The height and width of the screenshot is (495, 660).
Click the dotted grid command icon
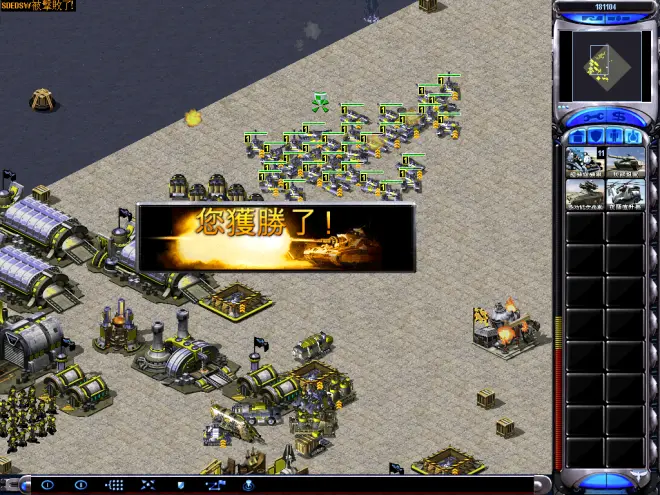click(115, 485)
